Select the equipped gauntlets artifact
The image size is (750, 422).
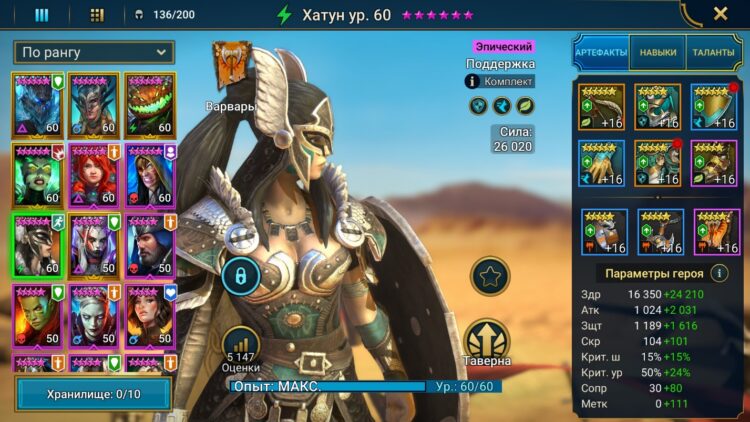[601, 163]
